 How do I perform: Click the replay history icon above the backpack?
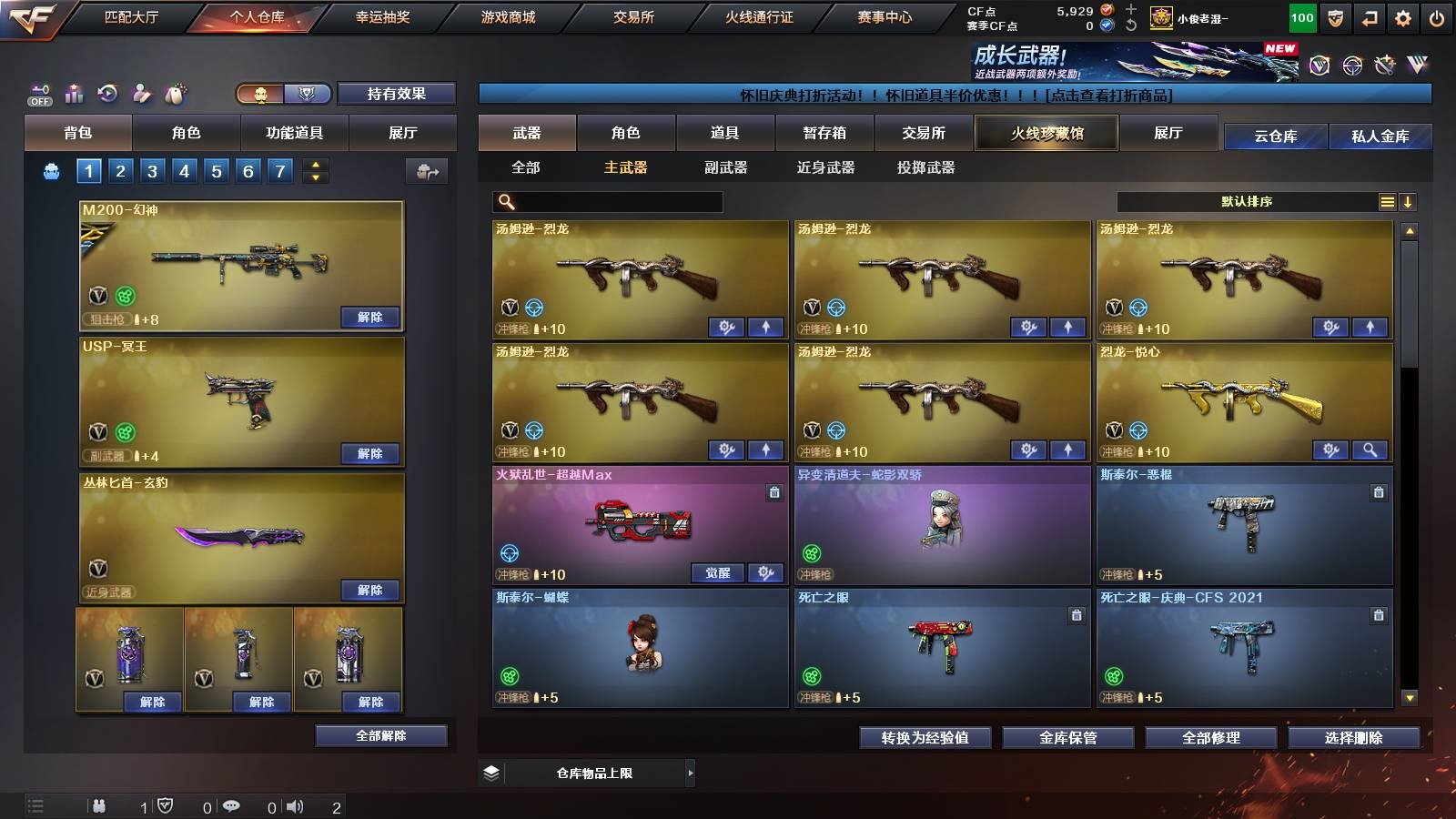108,93
